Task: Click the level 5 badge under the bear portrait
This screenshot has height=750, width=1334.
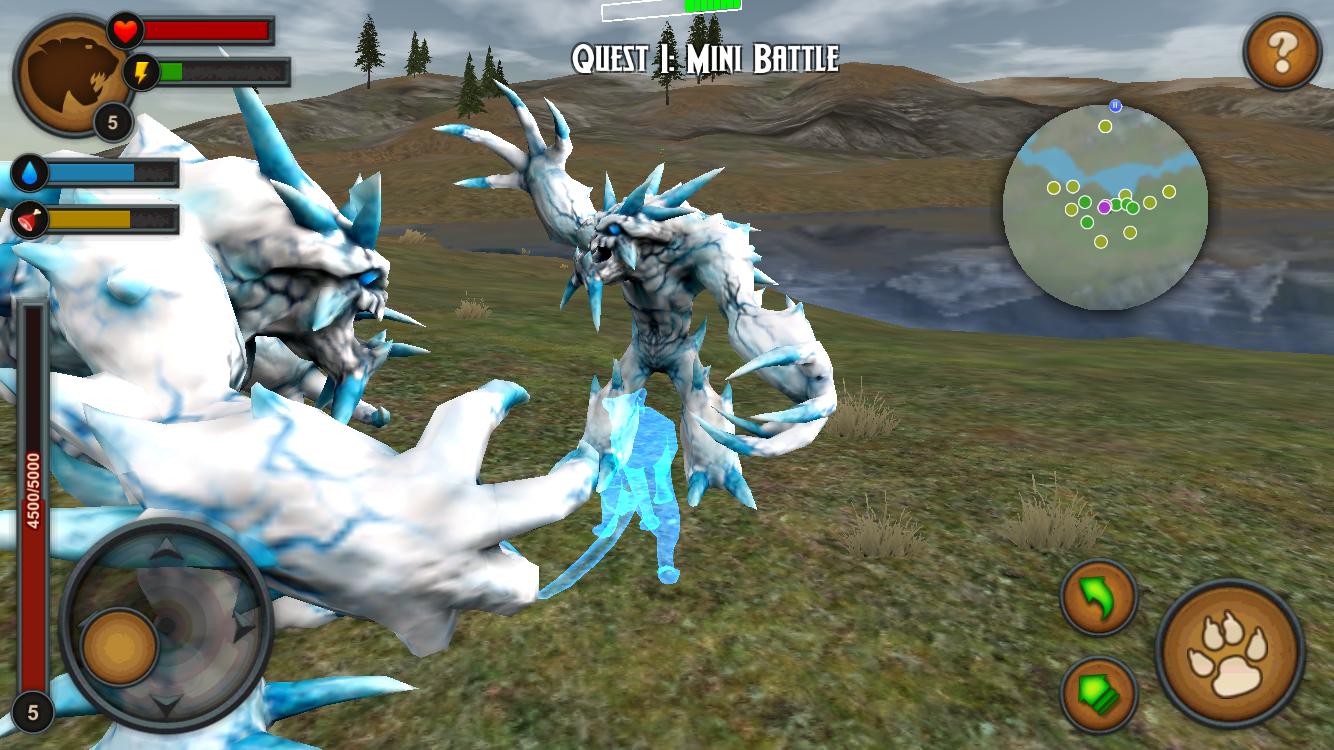Action: click(x=113, y=122)
